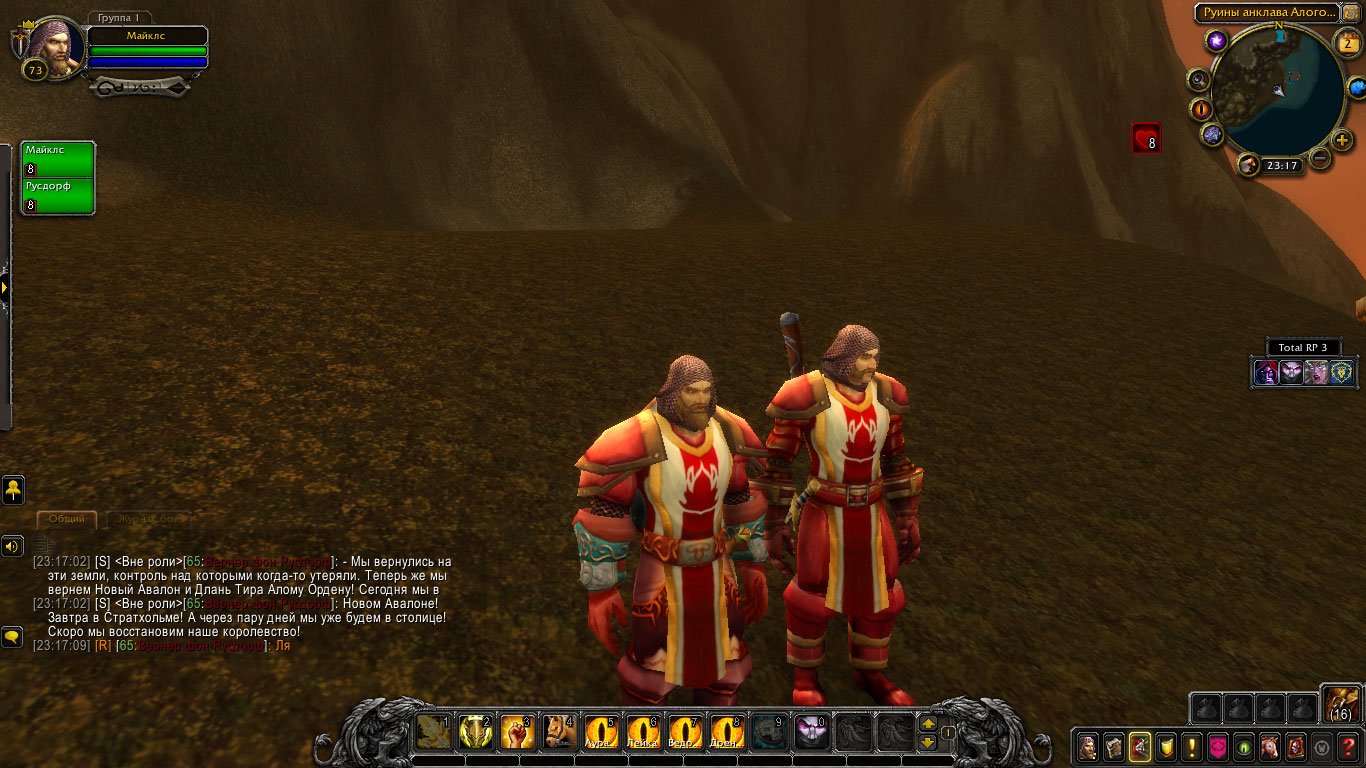
Task: Toggle the minimap tracking magnifier icon
Action: click(1198, 79)
